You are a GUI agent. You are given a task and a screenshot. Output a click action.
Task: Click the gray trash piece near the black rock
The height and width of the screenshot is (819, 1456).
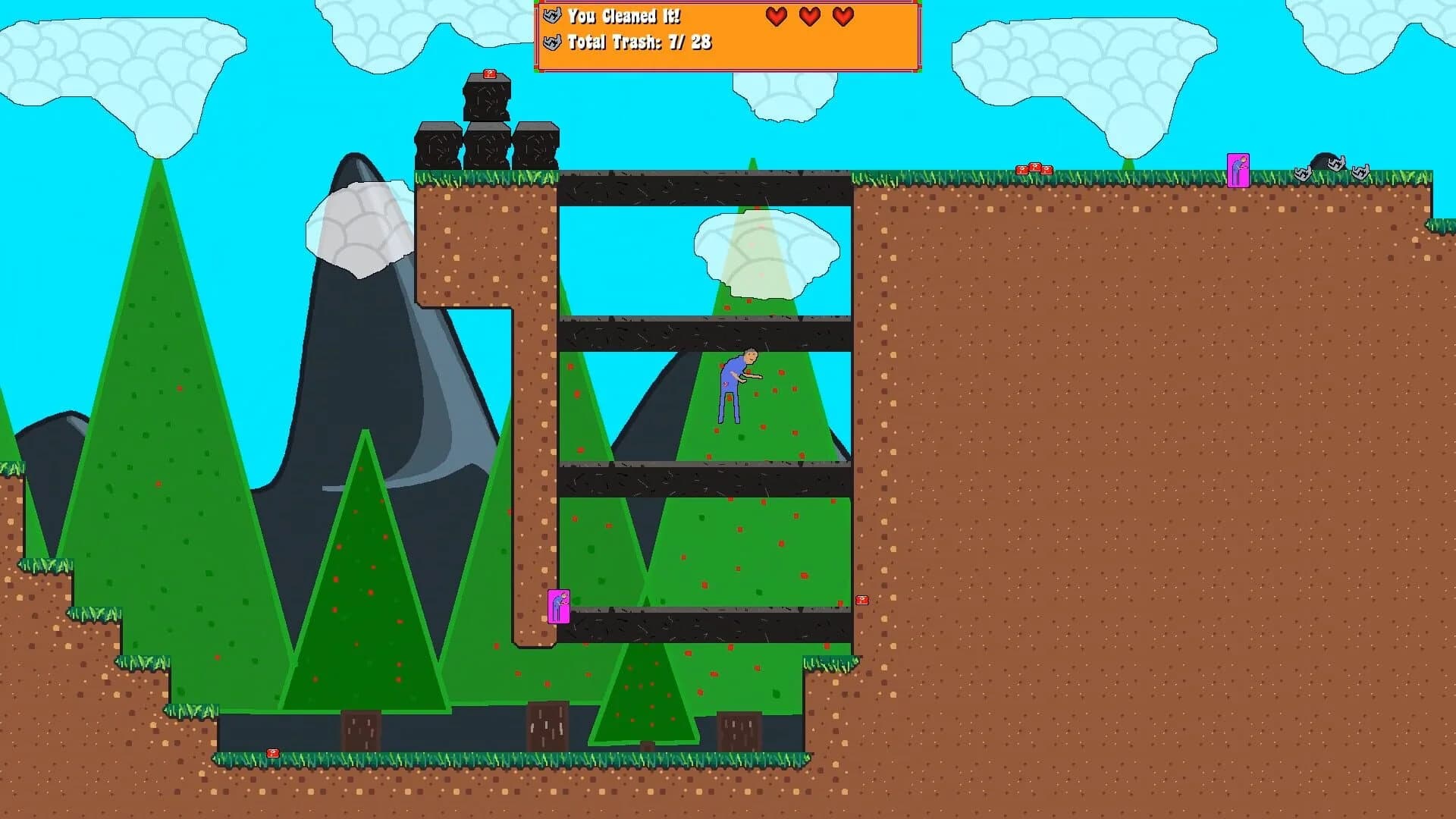tap(1337, 165)
